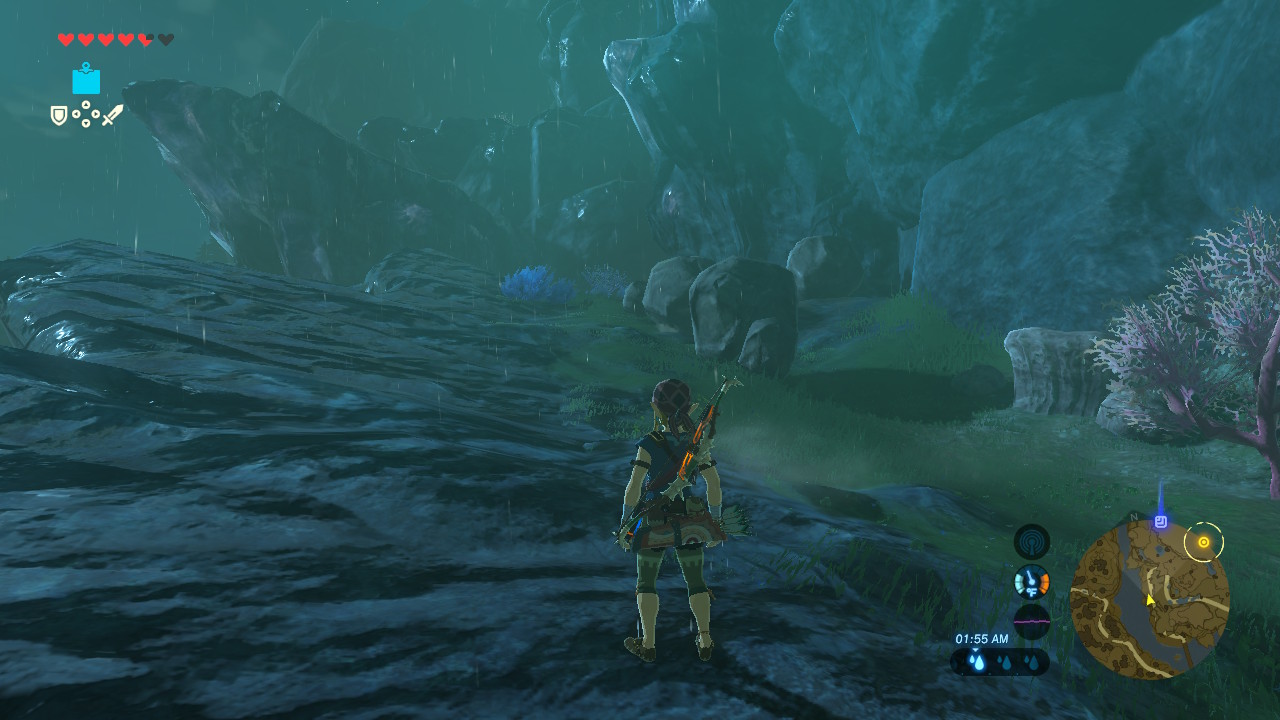
Task: Open the circular minimap
Action: pos(1149,600)
